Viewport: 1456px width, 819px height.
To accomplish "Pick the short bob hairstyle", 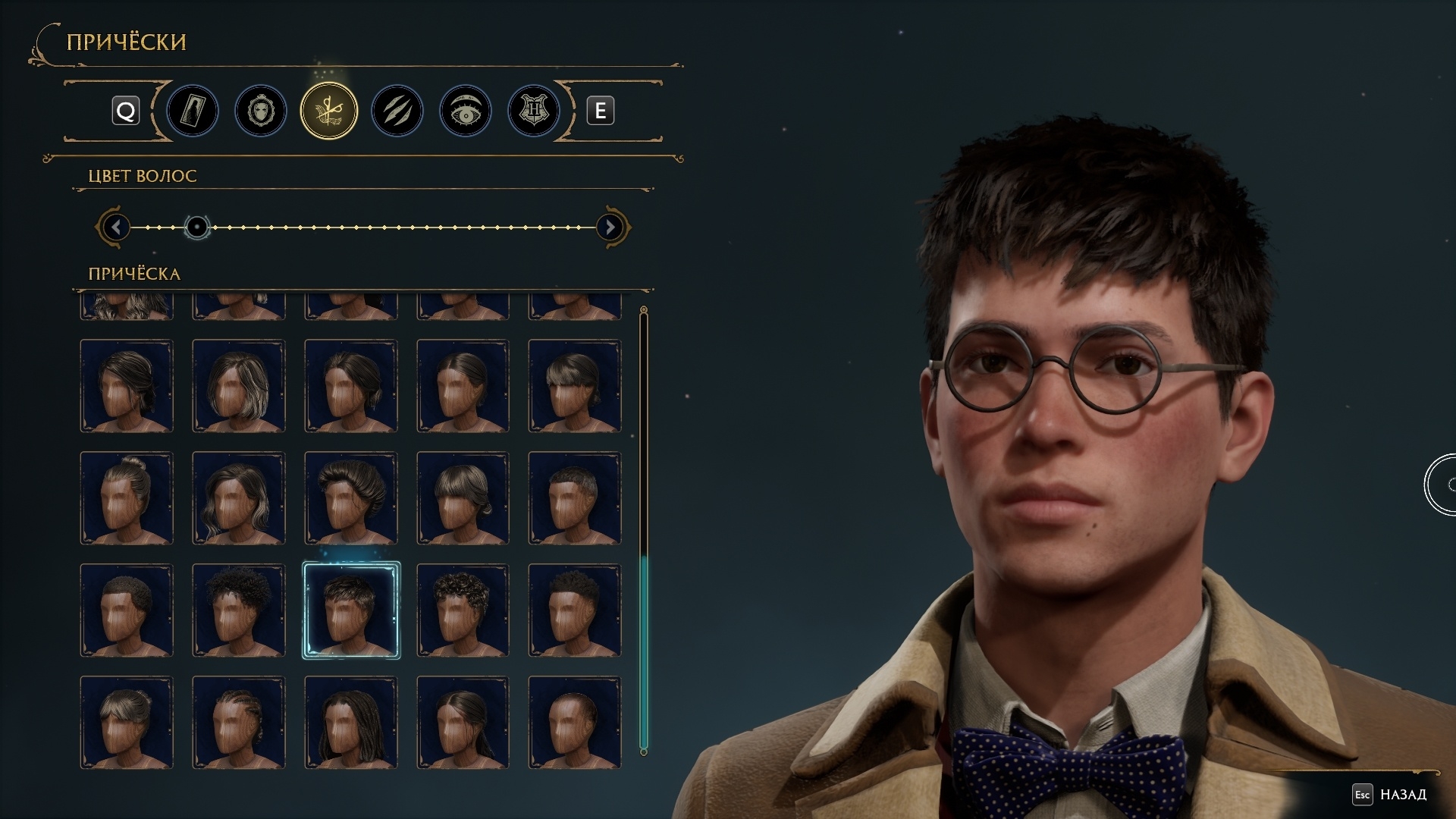I will 239,386.
